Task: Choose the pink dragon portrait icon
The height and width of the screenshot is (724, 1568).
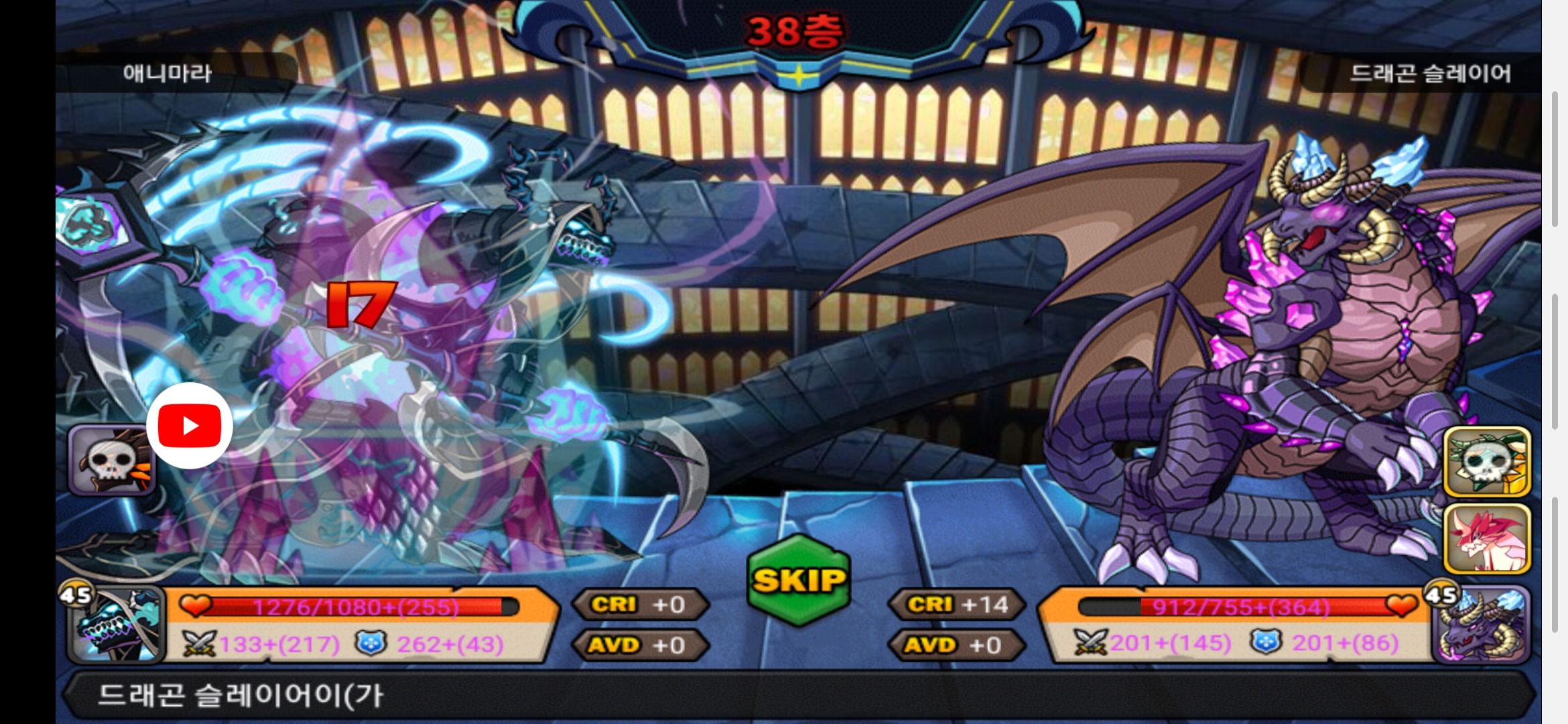Action: pos(1486,538)
